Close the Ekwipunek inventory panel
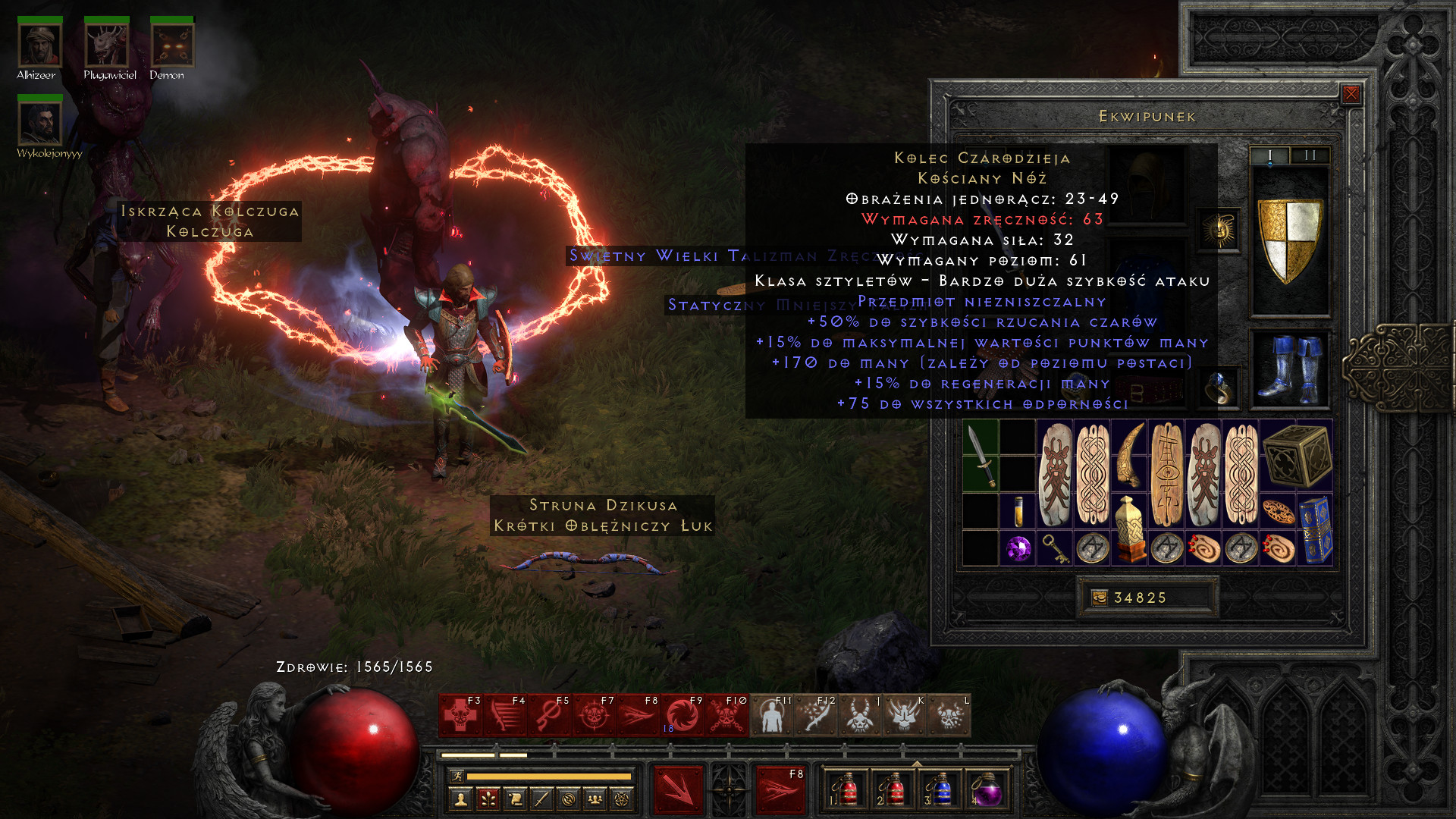Screen dimensions: 1456x819 pos(1351,94)
